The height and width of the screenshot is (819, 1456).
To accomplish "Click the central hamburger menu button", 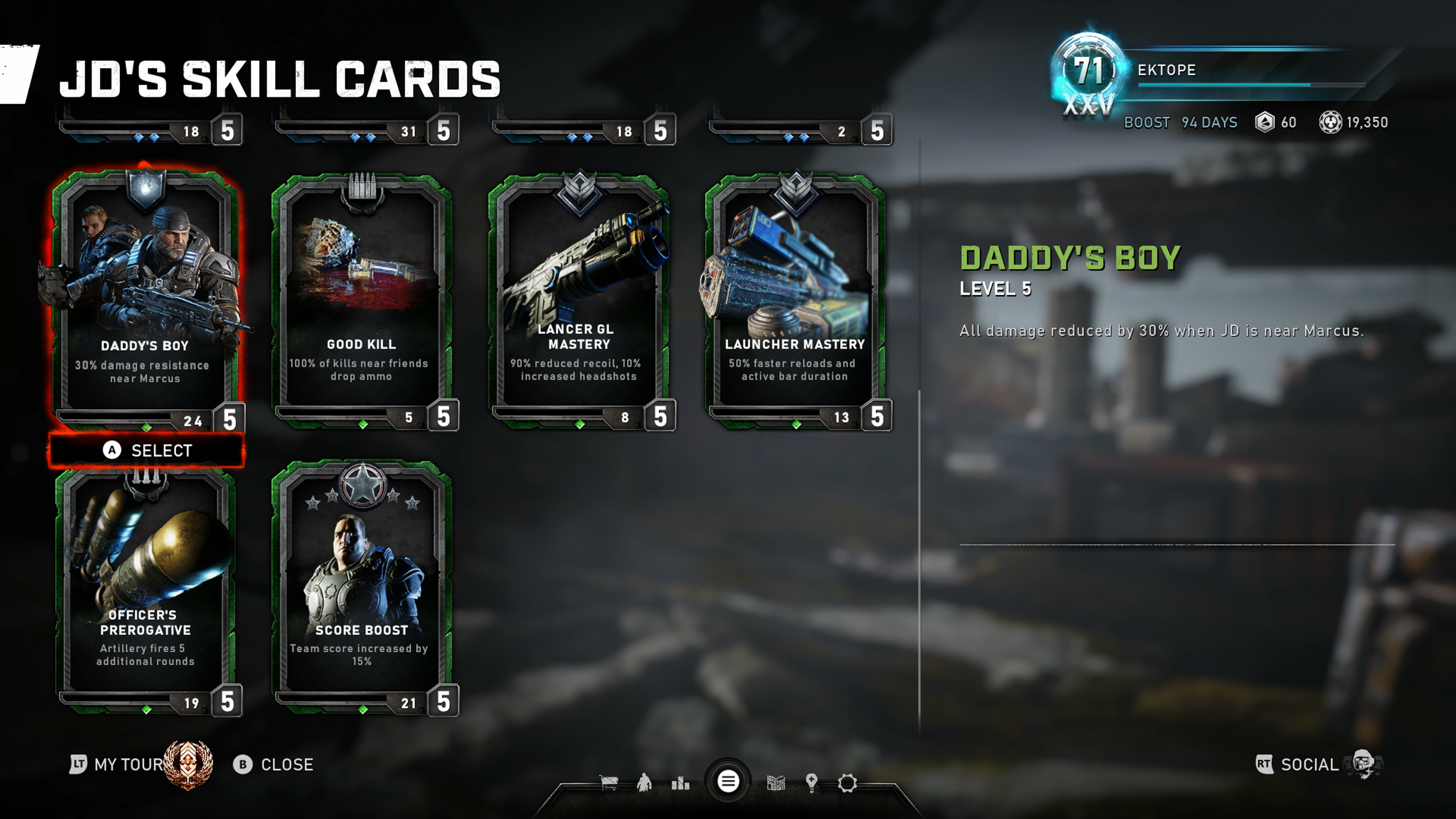I will click(x=728, y=782).
